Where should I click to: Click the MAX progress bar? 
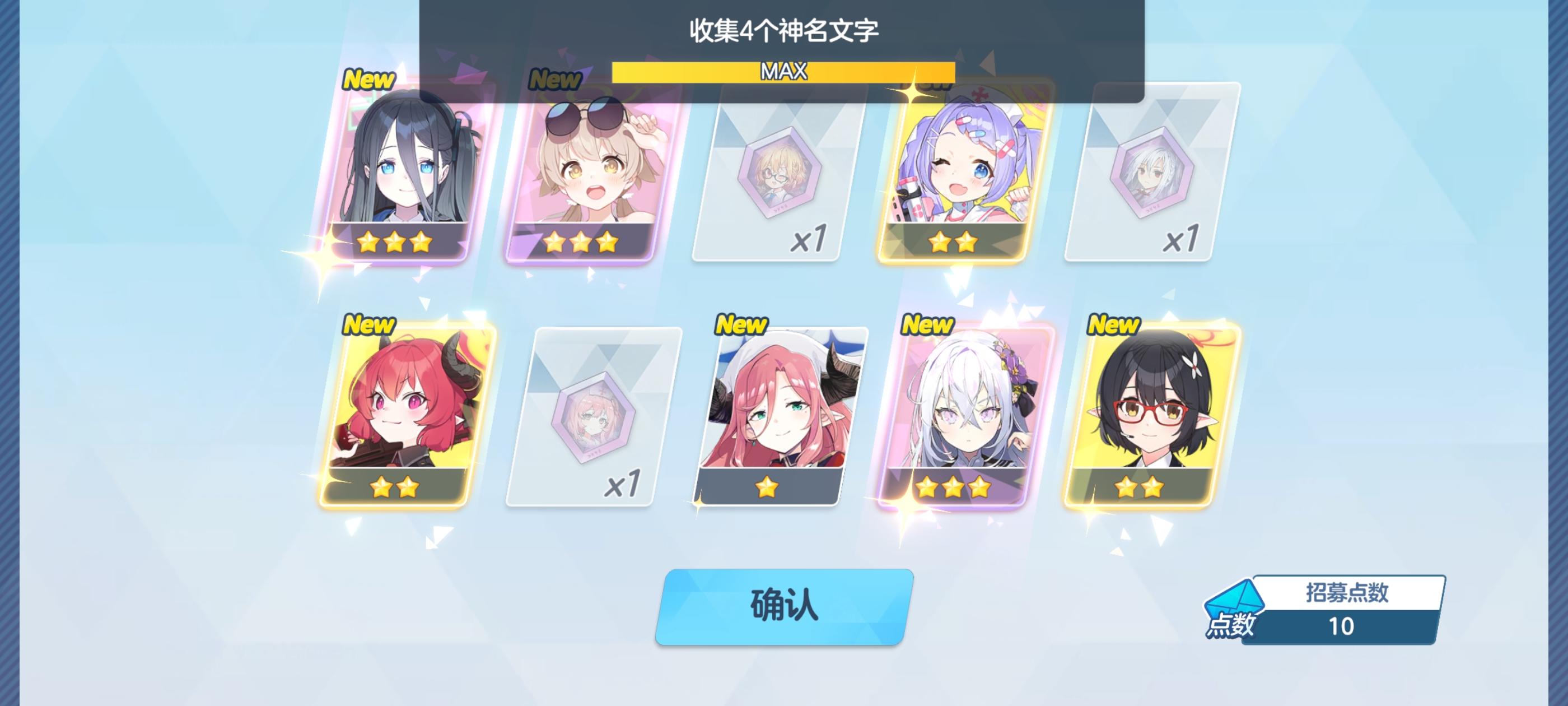point(782,72)
